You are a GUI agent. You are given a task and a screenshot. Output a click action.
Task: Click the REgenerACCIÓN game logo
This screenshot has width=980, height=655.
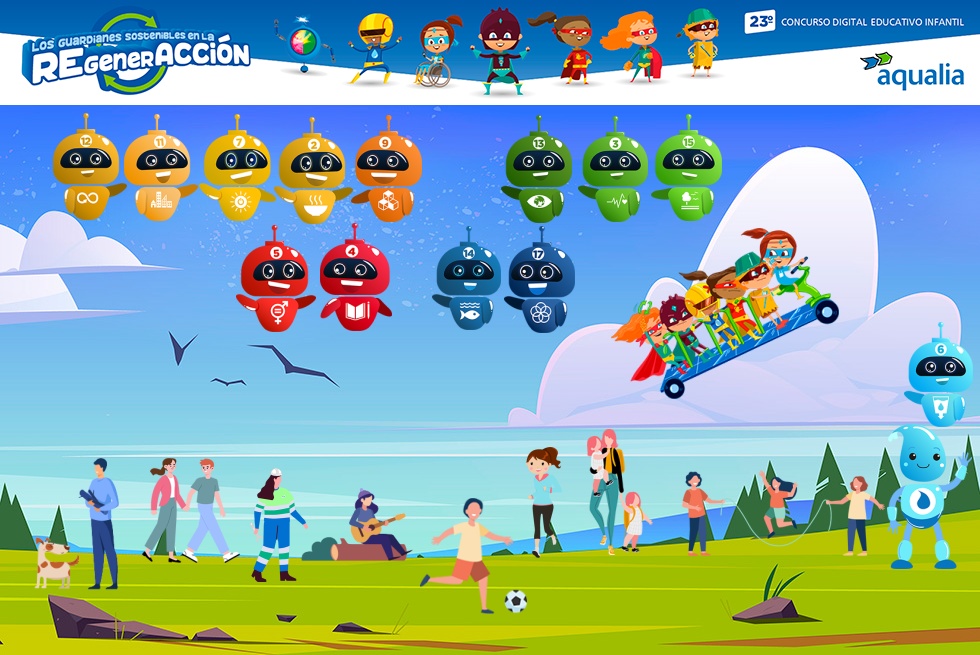click(x=136, y=55)
